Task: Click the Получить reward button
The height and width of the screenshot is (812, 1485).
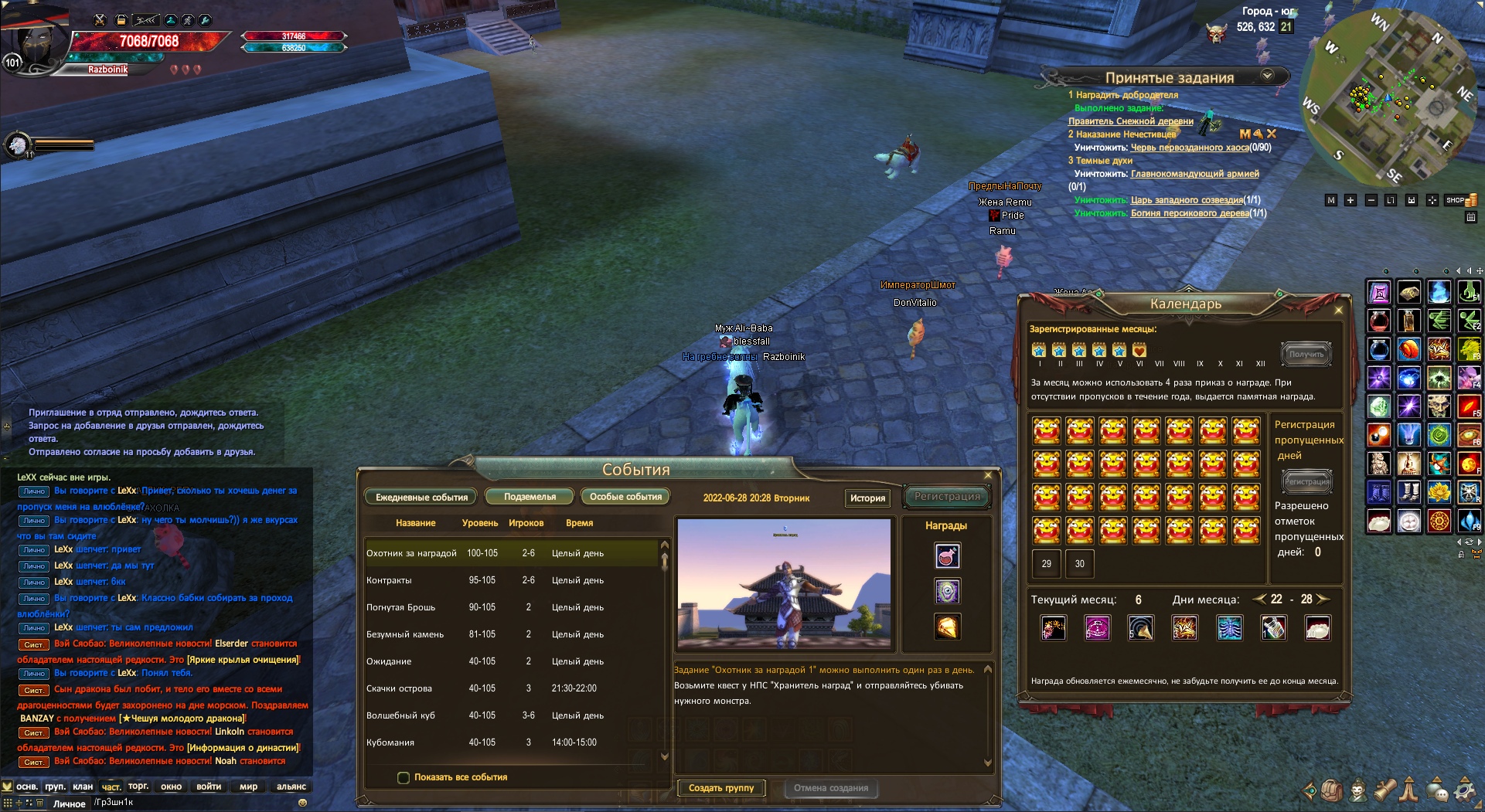Action: [x=1306, y=355]
